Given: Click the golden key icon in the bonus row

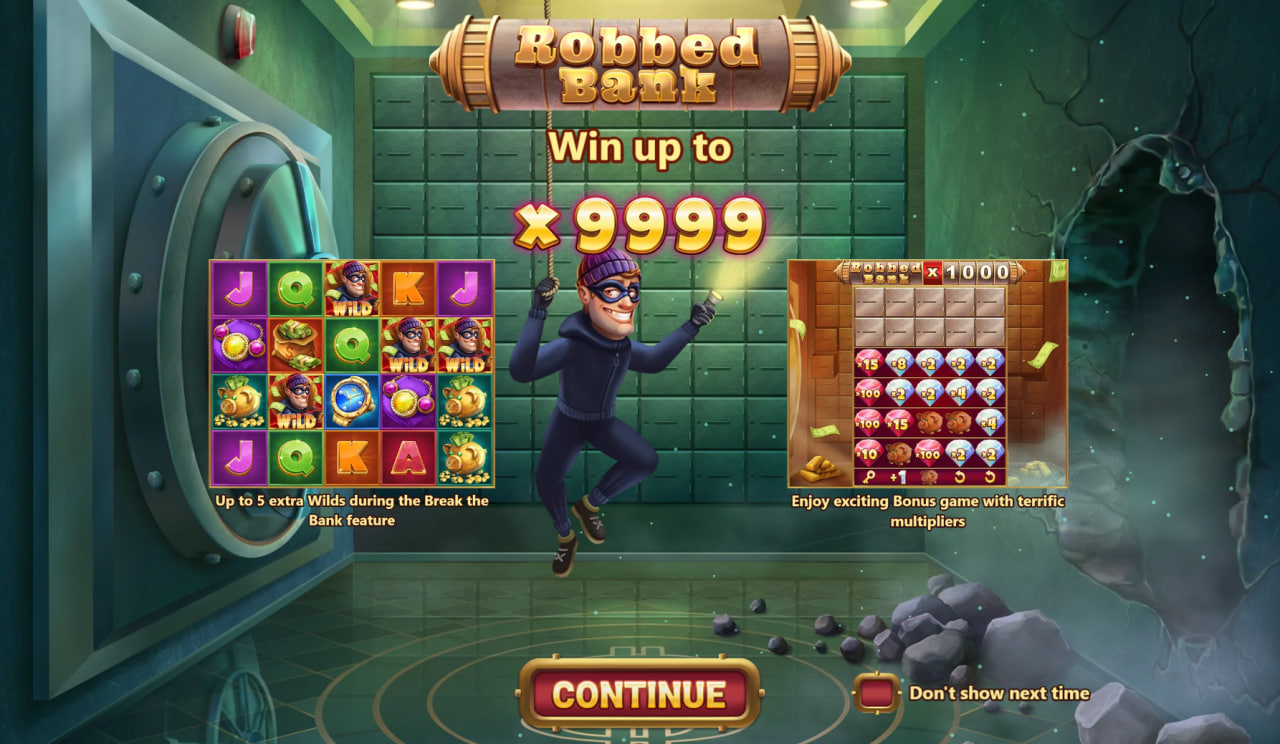Looking at the screenshot, I should pyautogui.click(x=868, y=475).
